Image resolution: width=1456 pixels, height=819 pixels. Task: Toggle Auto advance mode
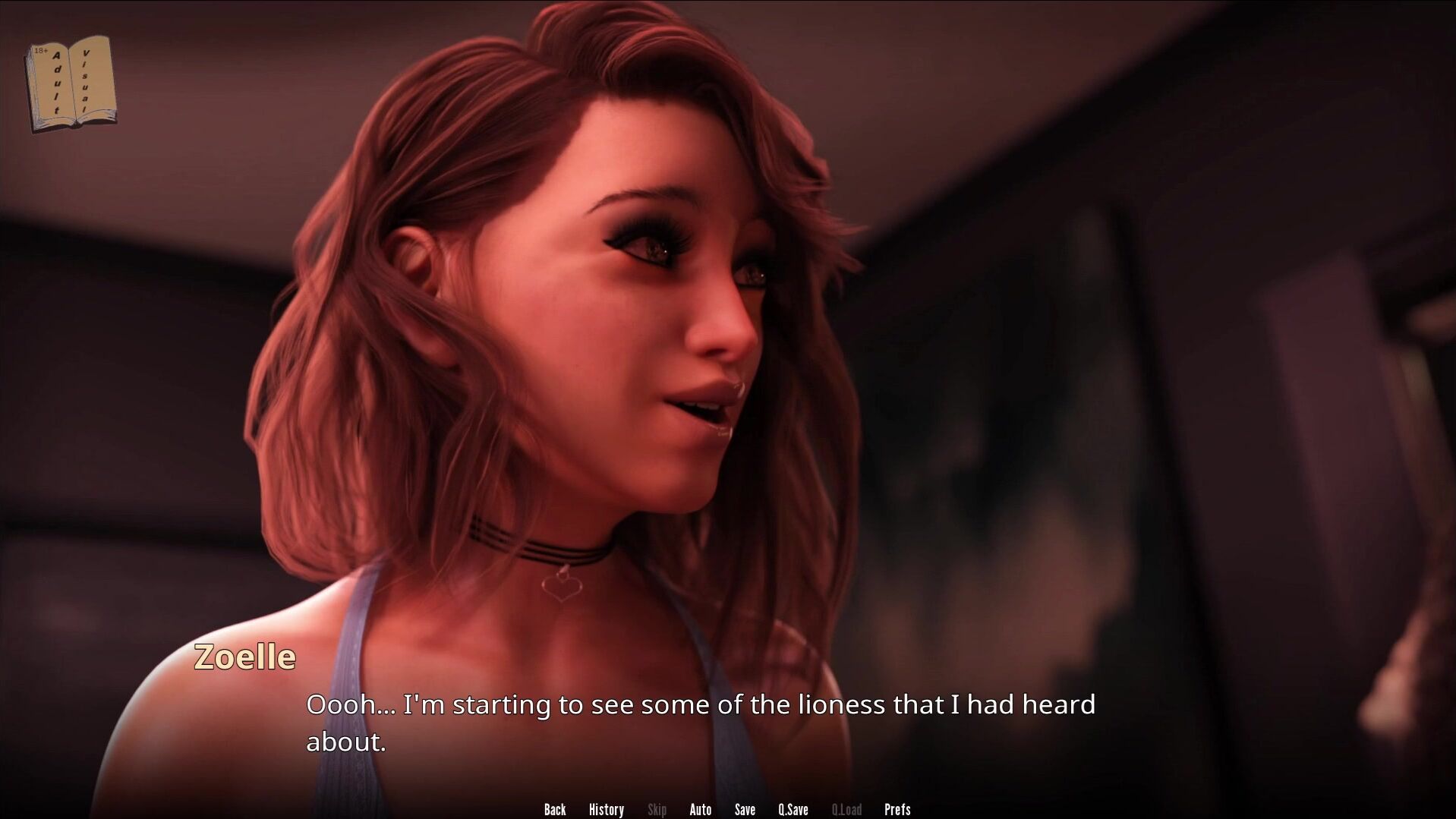(x=700, y=809)
